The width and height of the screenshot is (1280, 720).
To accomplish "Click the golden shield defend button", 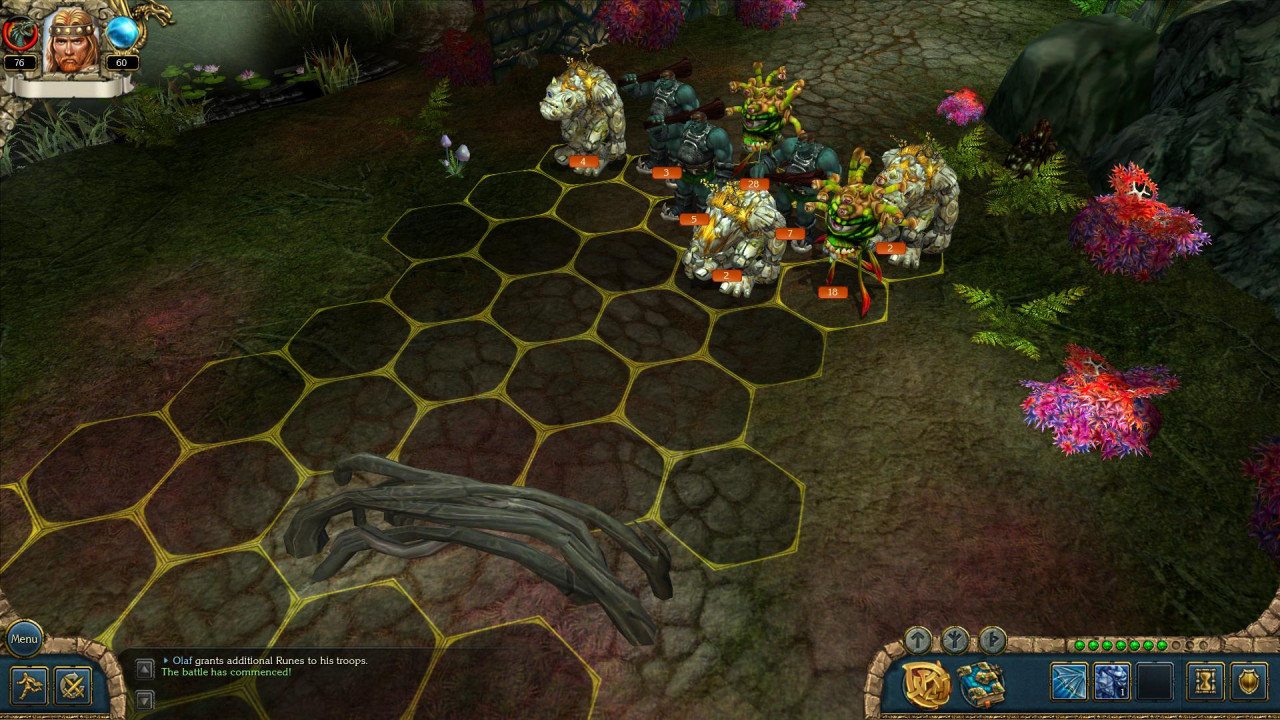I will pyautogui.click(x=1249, y=682).
